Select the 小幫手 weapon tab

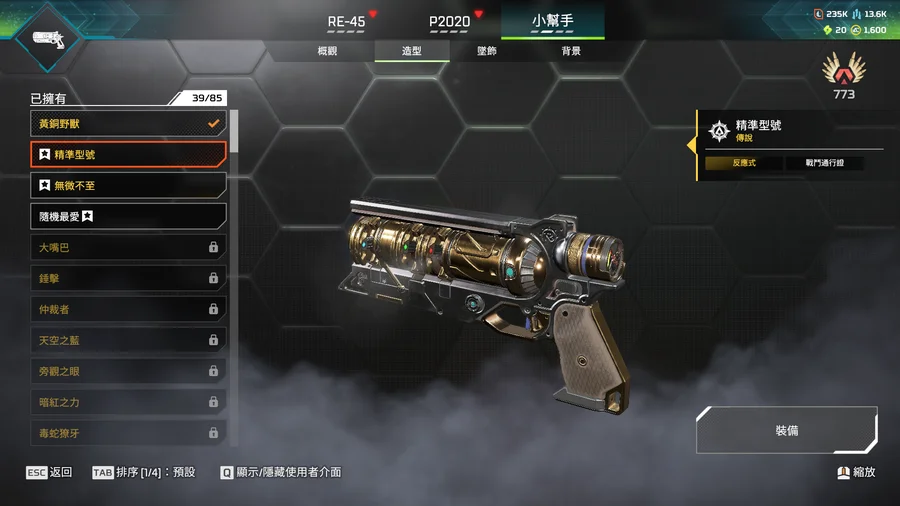coord(552,20)
